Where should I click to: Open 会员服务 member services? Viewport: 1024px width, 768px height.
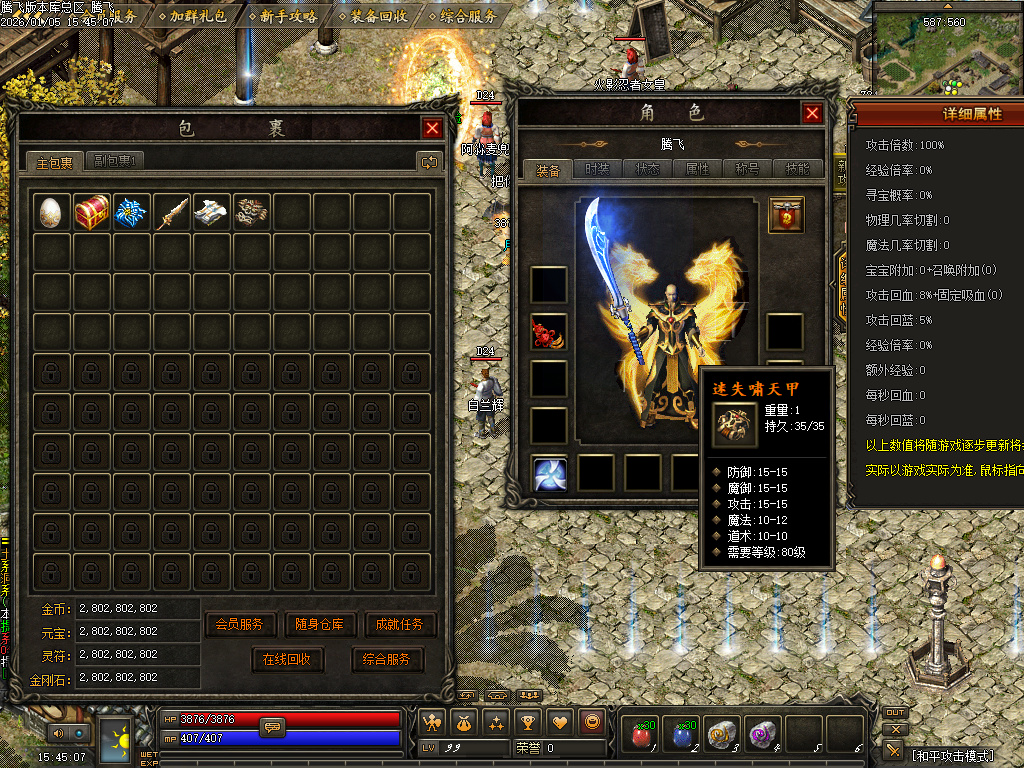point(240,624)
